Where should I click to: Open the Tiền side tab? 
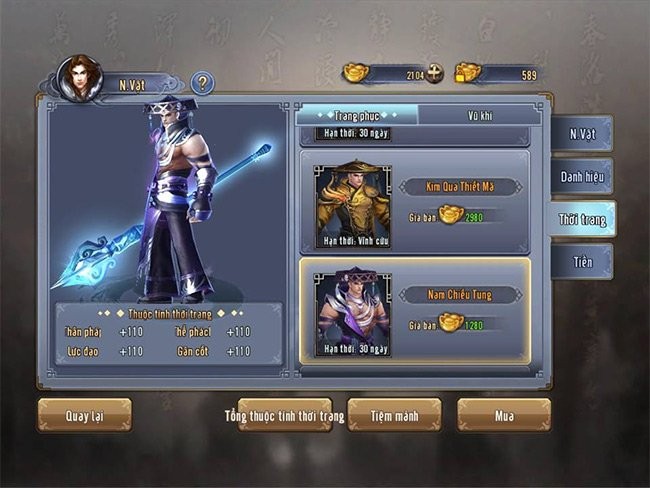coord(581,261)
